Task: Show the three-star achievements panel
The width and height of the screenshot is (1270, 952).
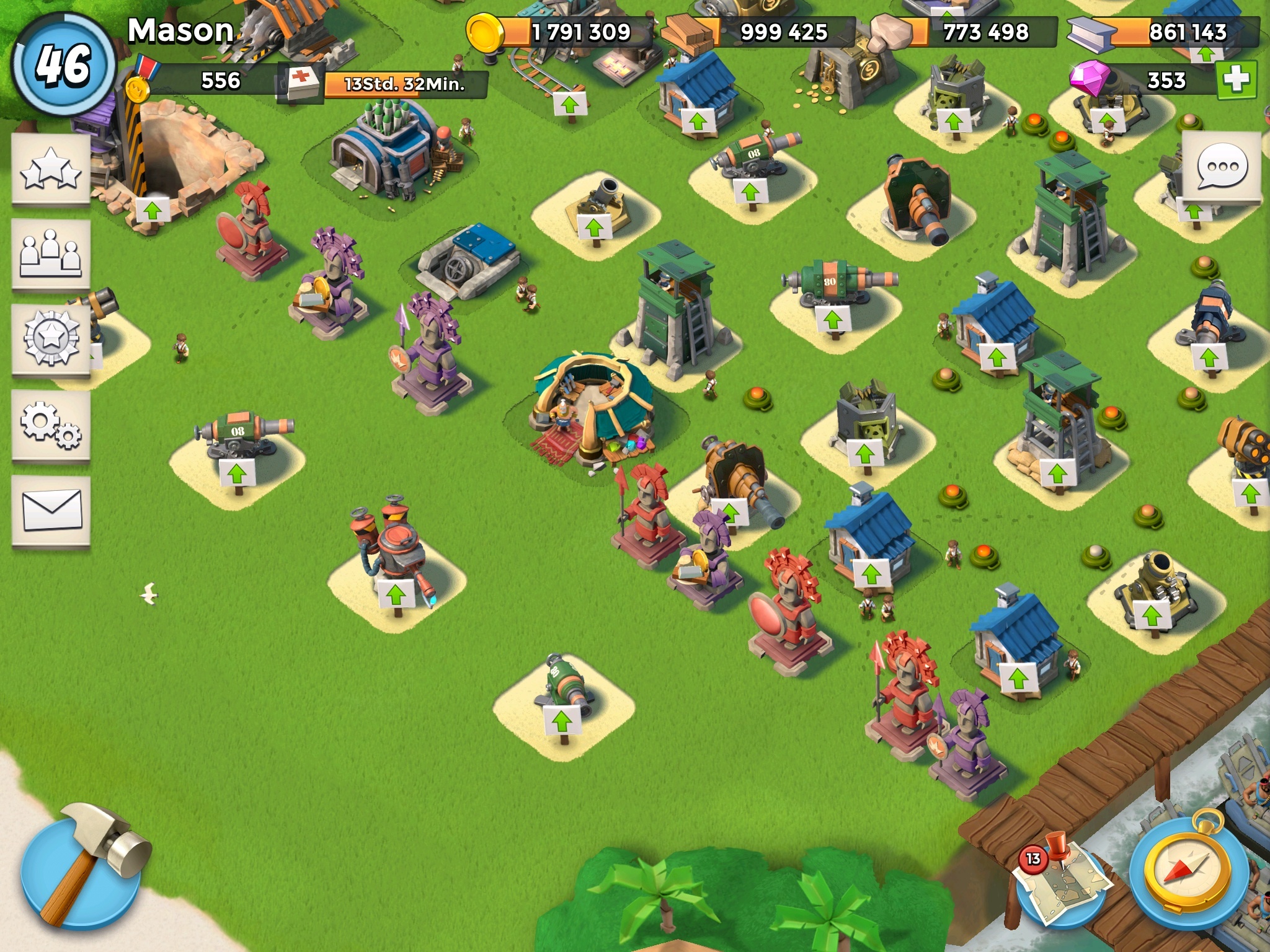Action: [x=51, y=169]
